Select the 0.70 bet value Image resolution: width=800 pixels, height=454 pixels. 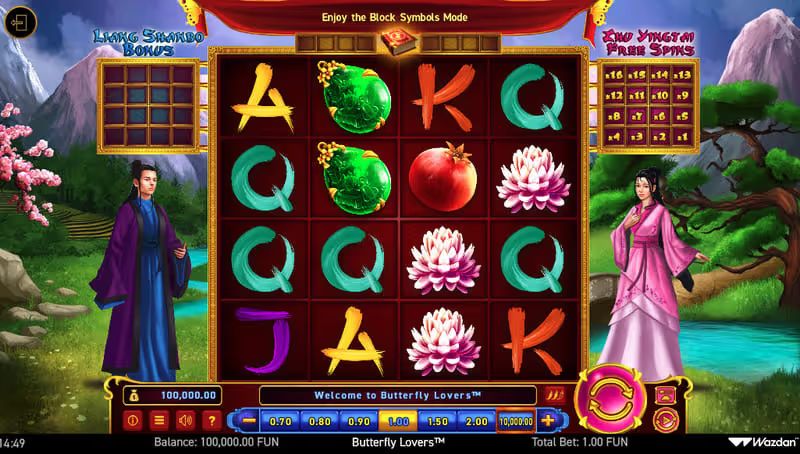[x=281, y=421]
